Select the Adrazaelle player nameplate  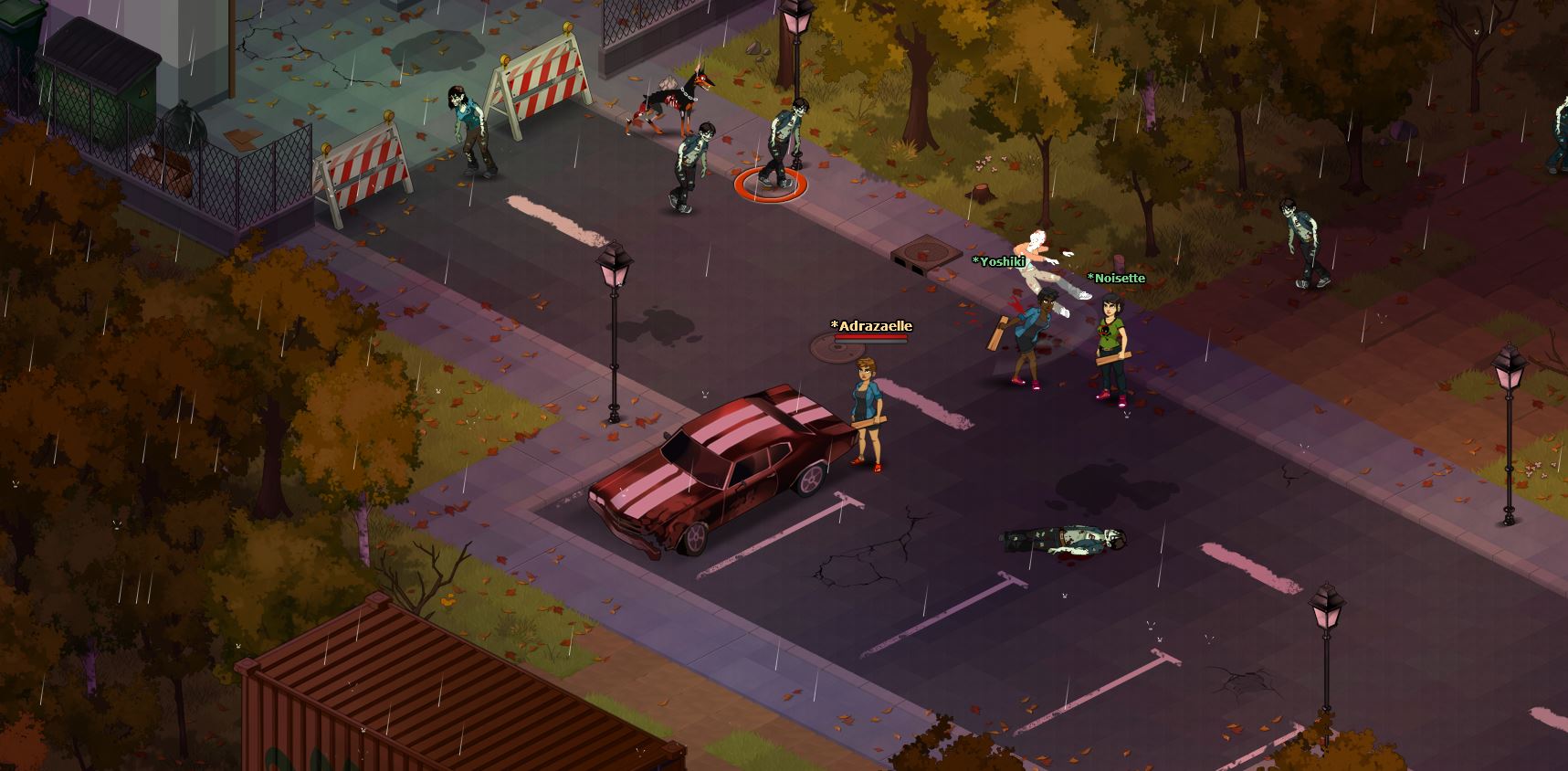tap(870, 326)
